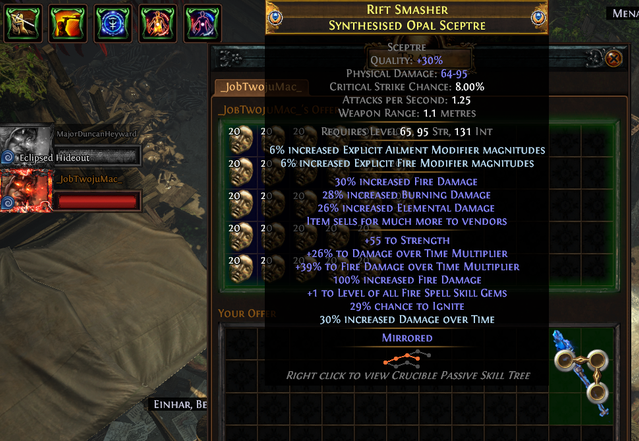This screenshot has height=441, width=639.
Task: Click the orange glowing figure buff icon
Action: pyautogui.click(x=155, y=21)
